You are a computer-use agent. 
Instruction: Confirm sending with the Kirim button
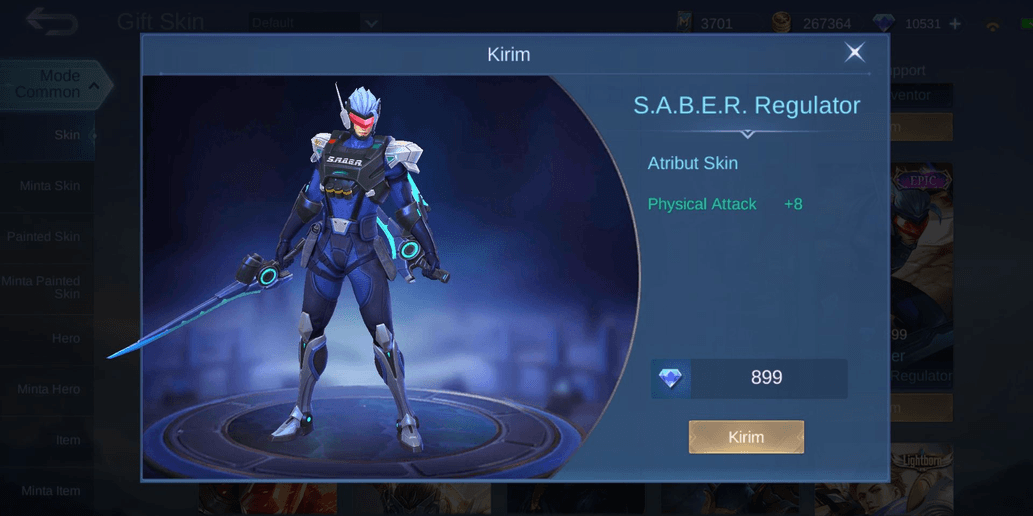[746, 437]
